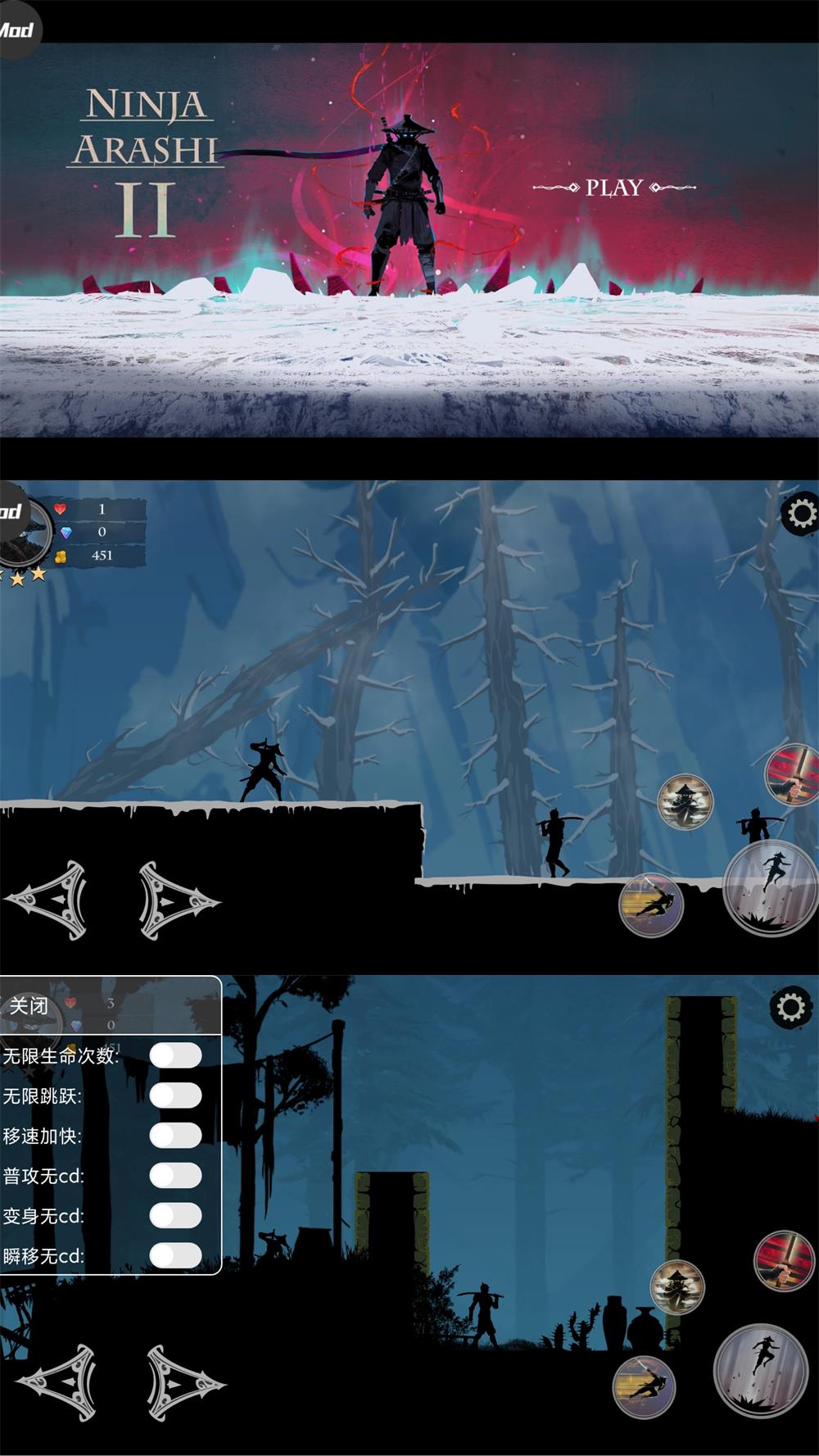Screen dimensions: 819x1456
Task: Activate the 瞬移无cd teleport cooldown toggle
Action: tap(175, 1255)
